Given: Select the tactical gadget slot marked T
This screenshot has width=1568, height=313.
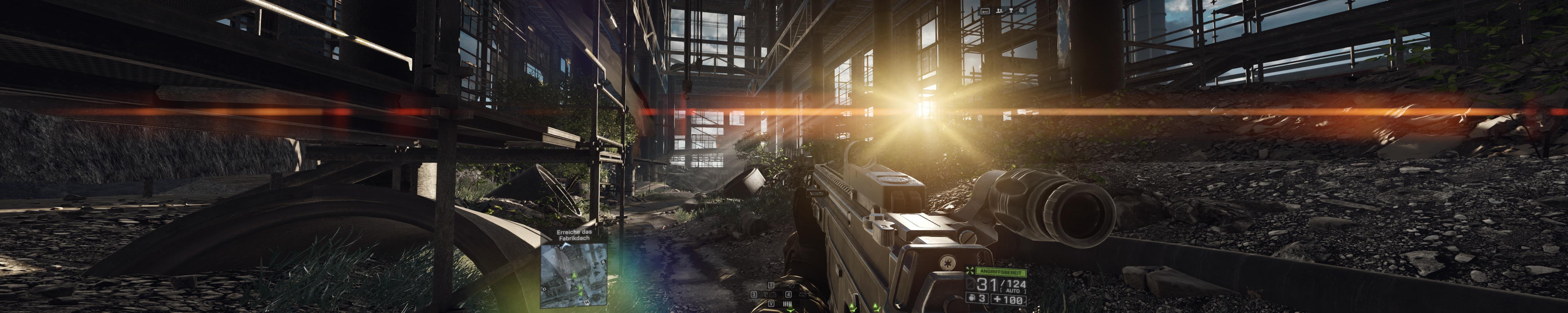Looking at the screenshot, I should tap(771, 286).
